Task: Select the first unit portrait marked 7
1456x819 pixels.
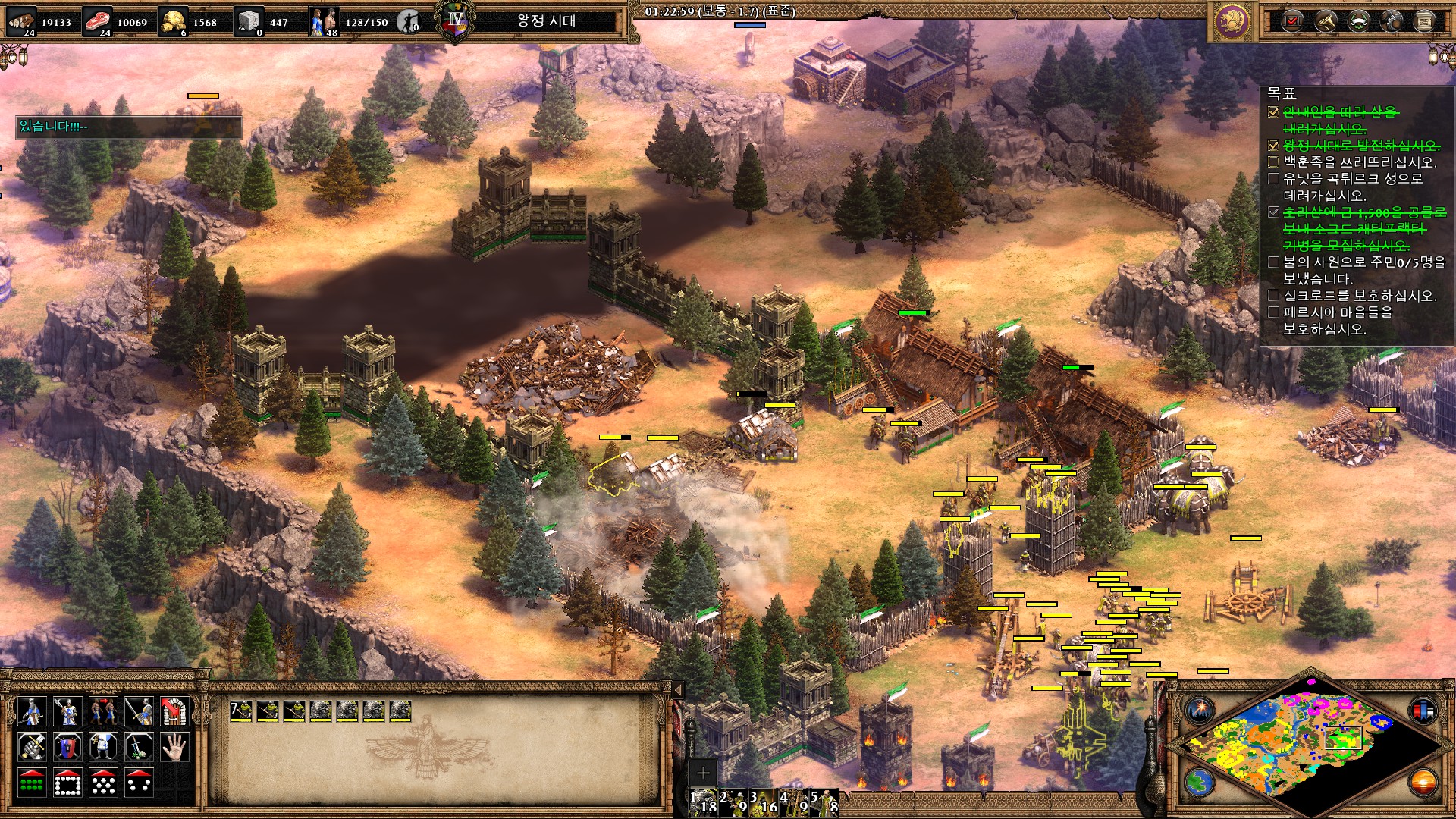Action: 241,711
